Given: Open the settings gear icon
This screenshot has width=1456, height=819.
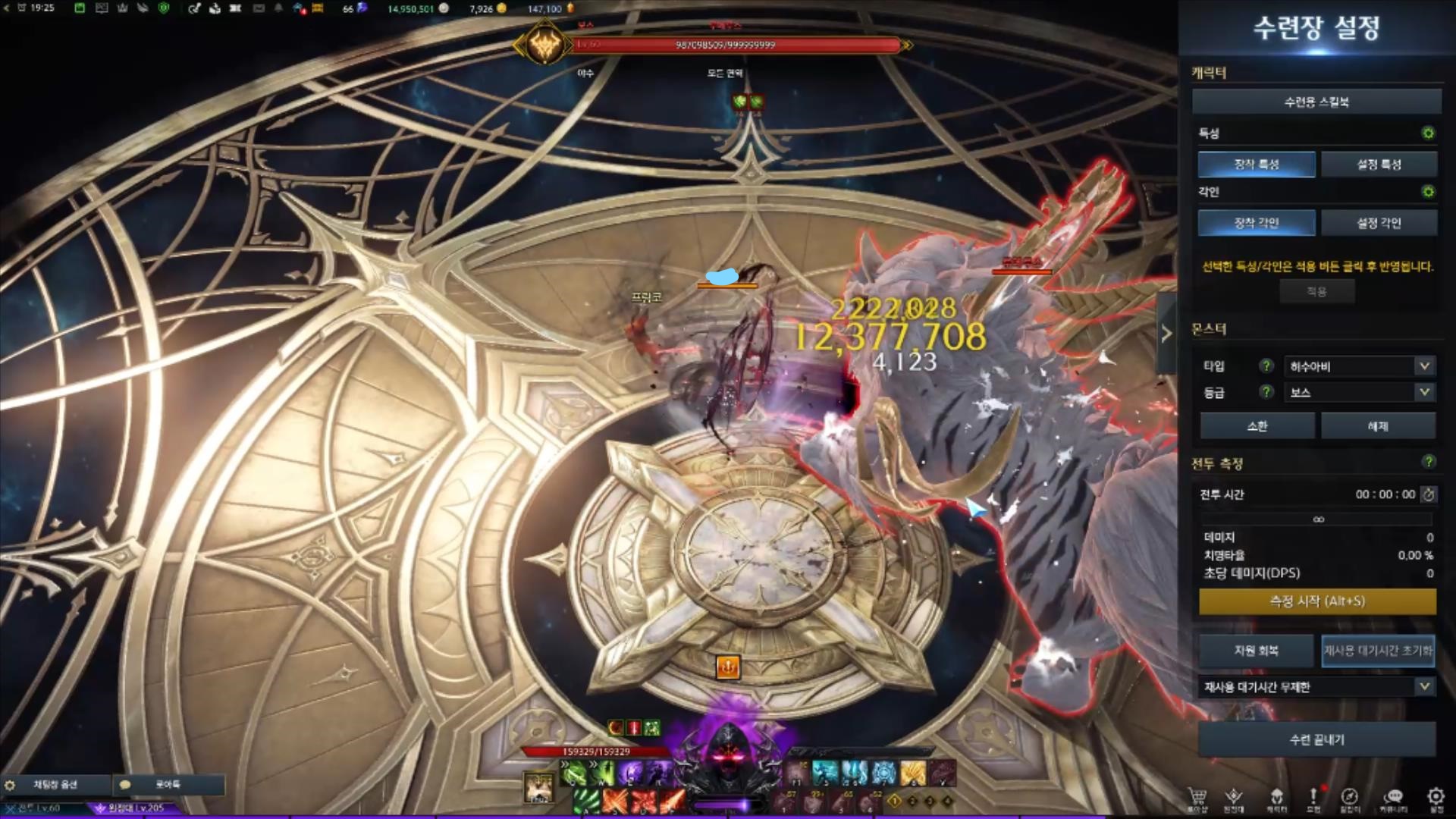Looking at the screenshot, I should click(x=1435, y=798).
